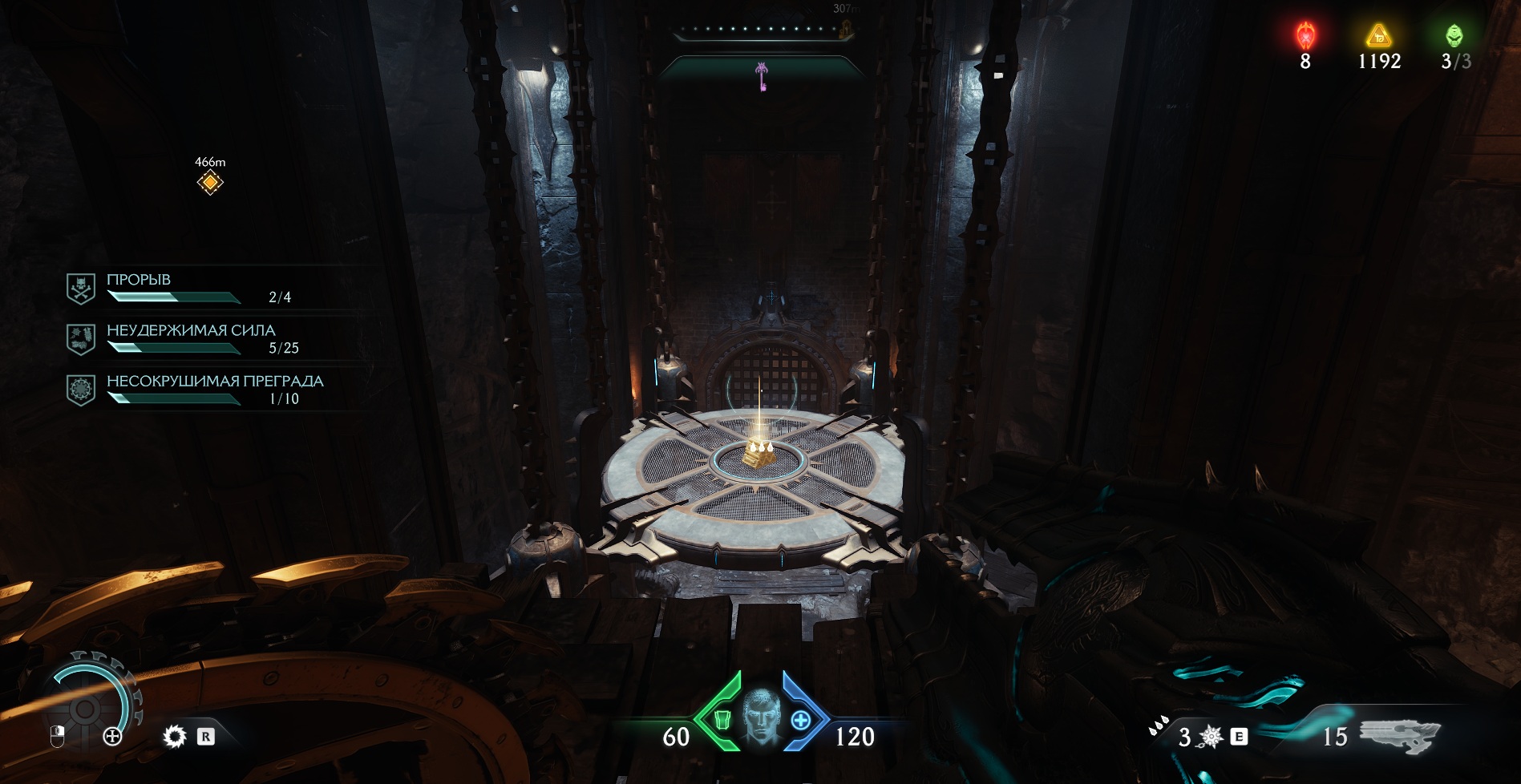This screenshot has width=1521, height=784.
Task: Select the green armor icon
Action: [720, 720]
